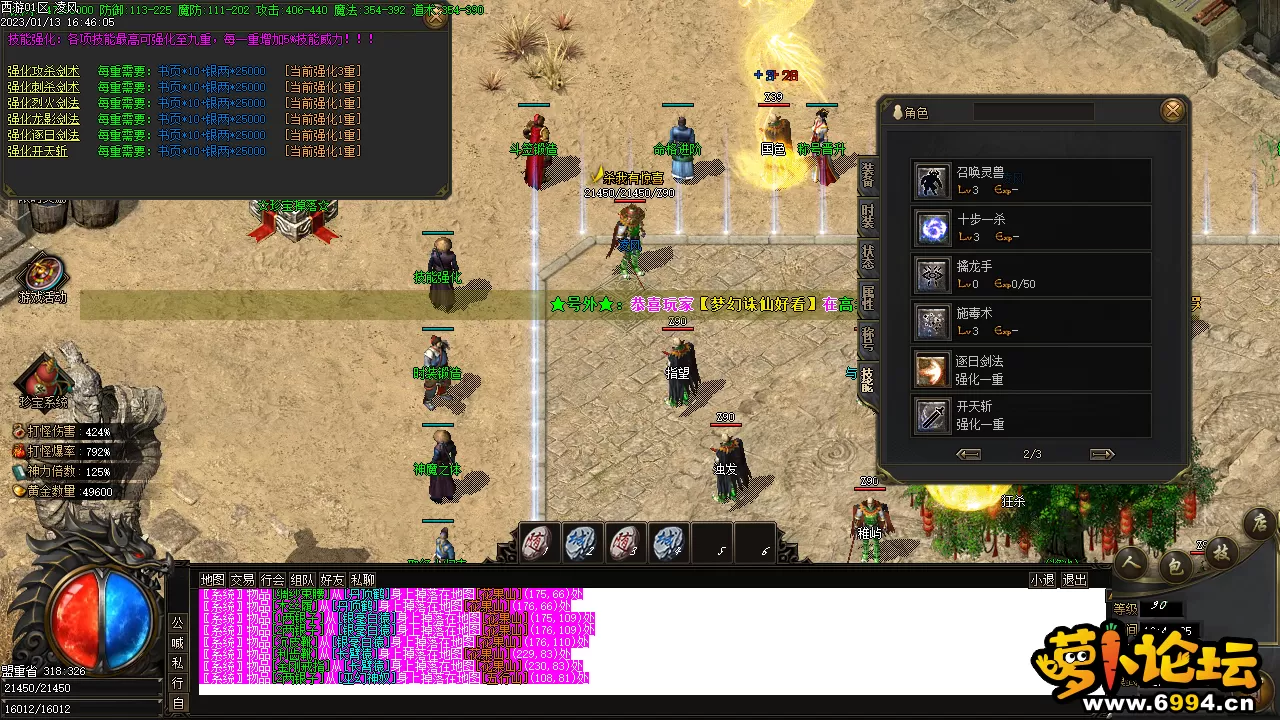Go to the next skill page
The height and width of the screenshot is (720, 1280).
[1102, 454]
